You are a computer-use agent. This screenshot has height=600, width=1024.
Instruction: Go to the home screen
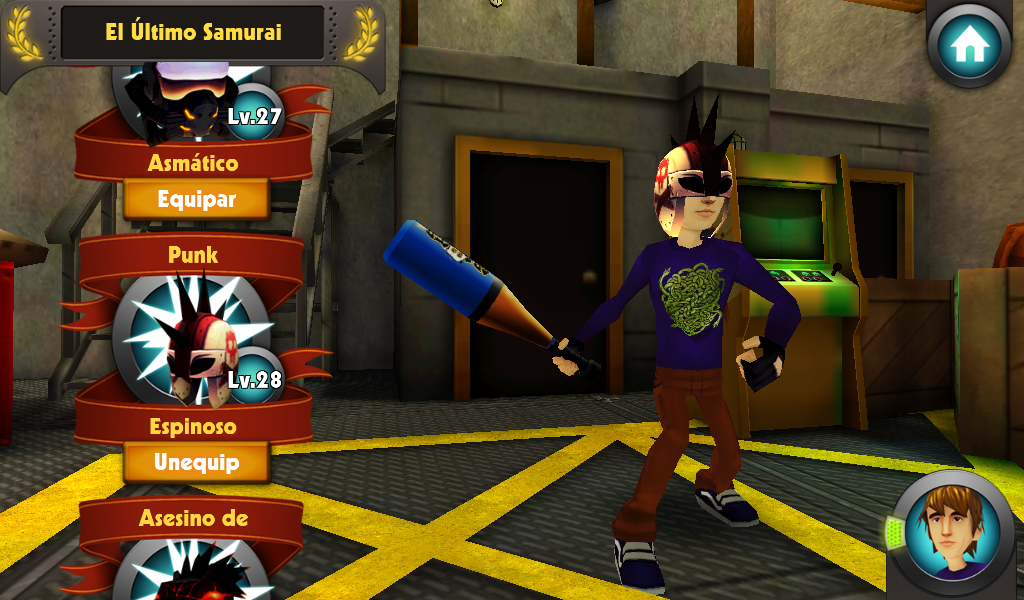click(x=969, y=45)
